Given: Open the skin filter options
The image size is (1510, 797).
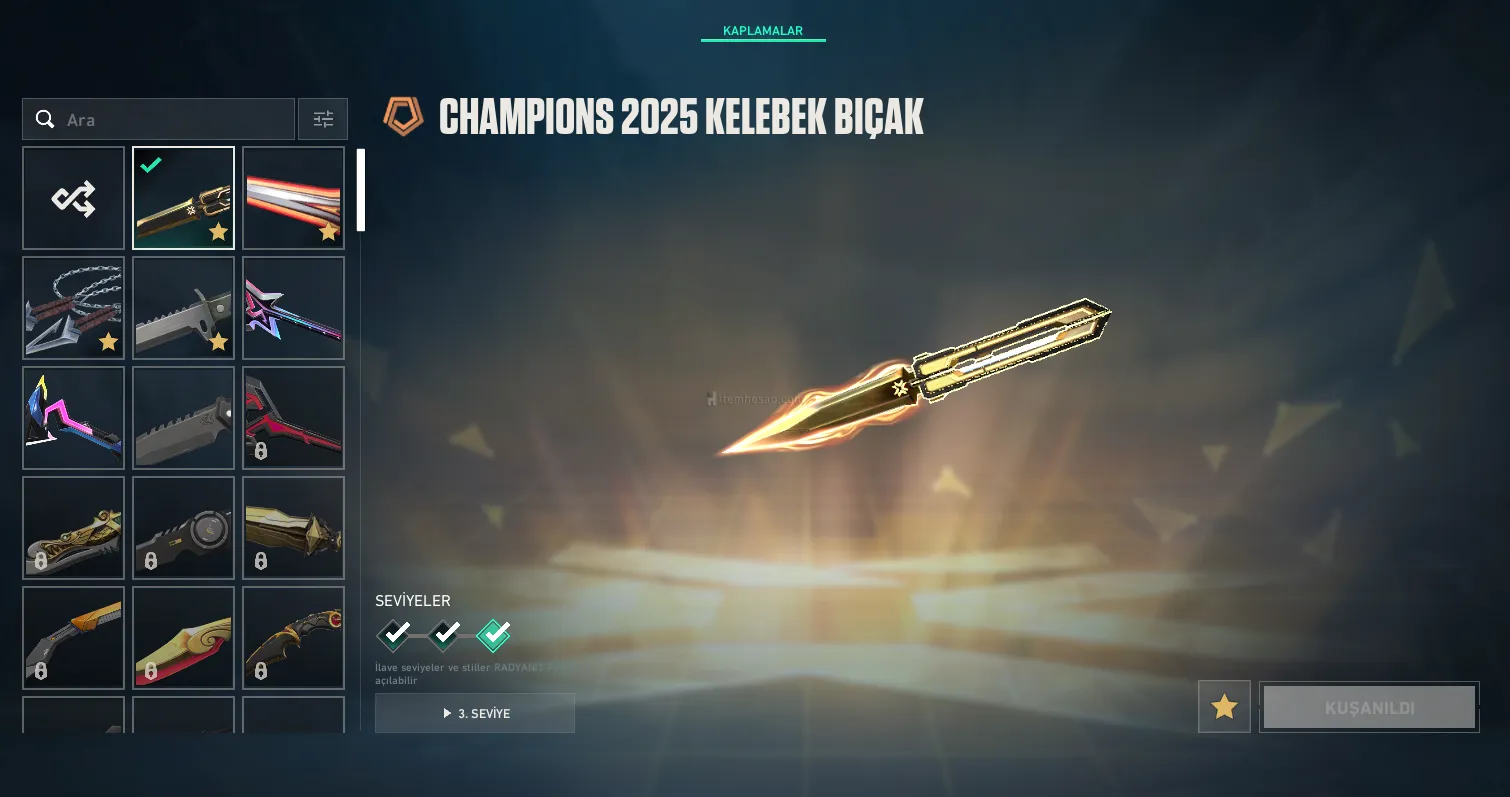Looking at the screenshot, I should point(323,120).
